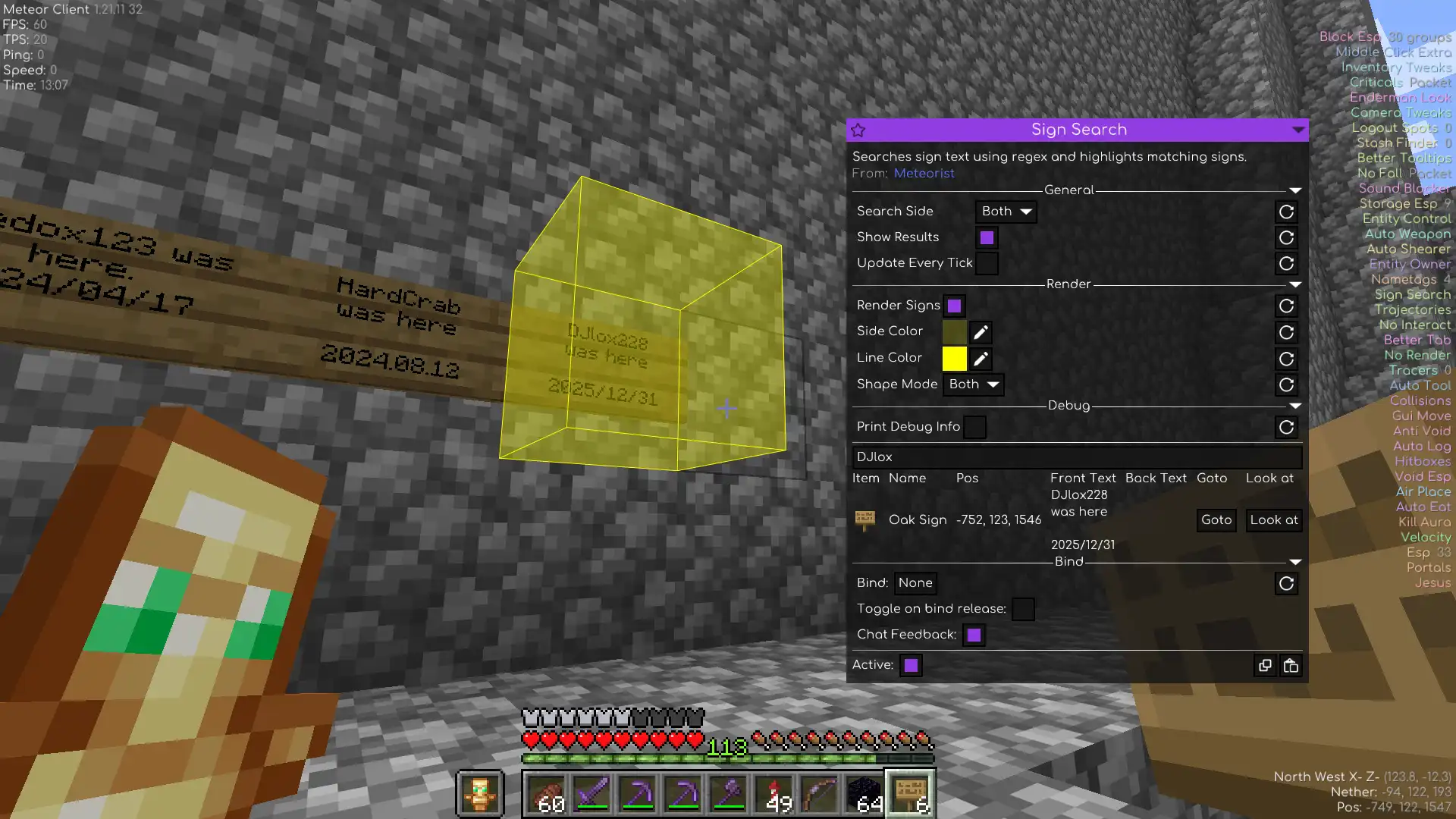Click the Look at button in the results
Image resolution: width=1456 pixels, height=819 pixels.
pos(1273,520)
